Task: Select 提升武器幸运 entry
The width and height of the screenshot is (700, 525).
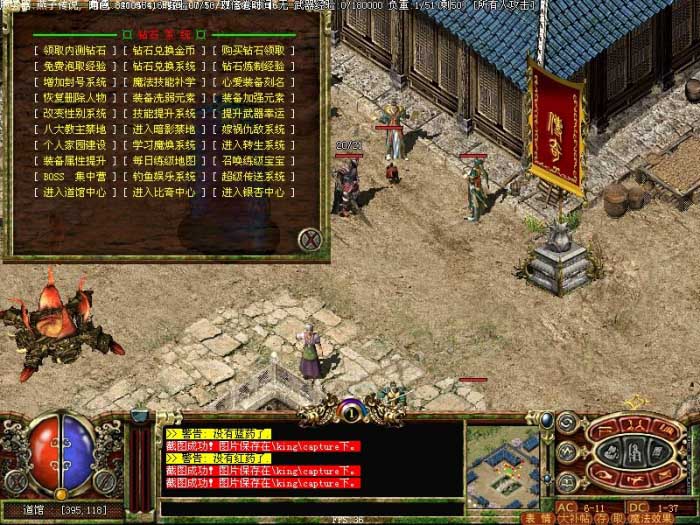Action: click(x=253, y=114)
